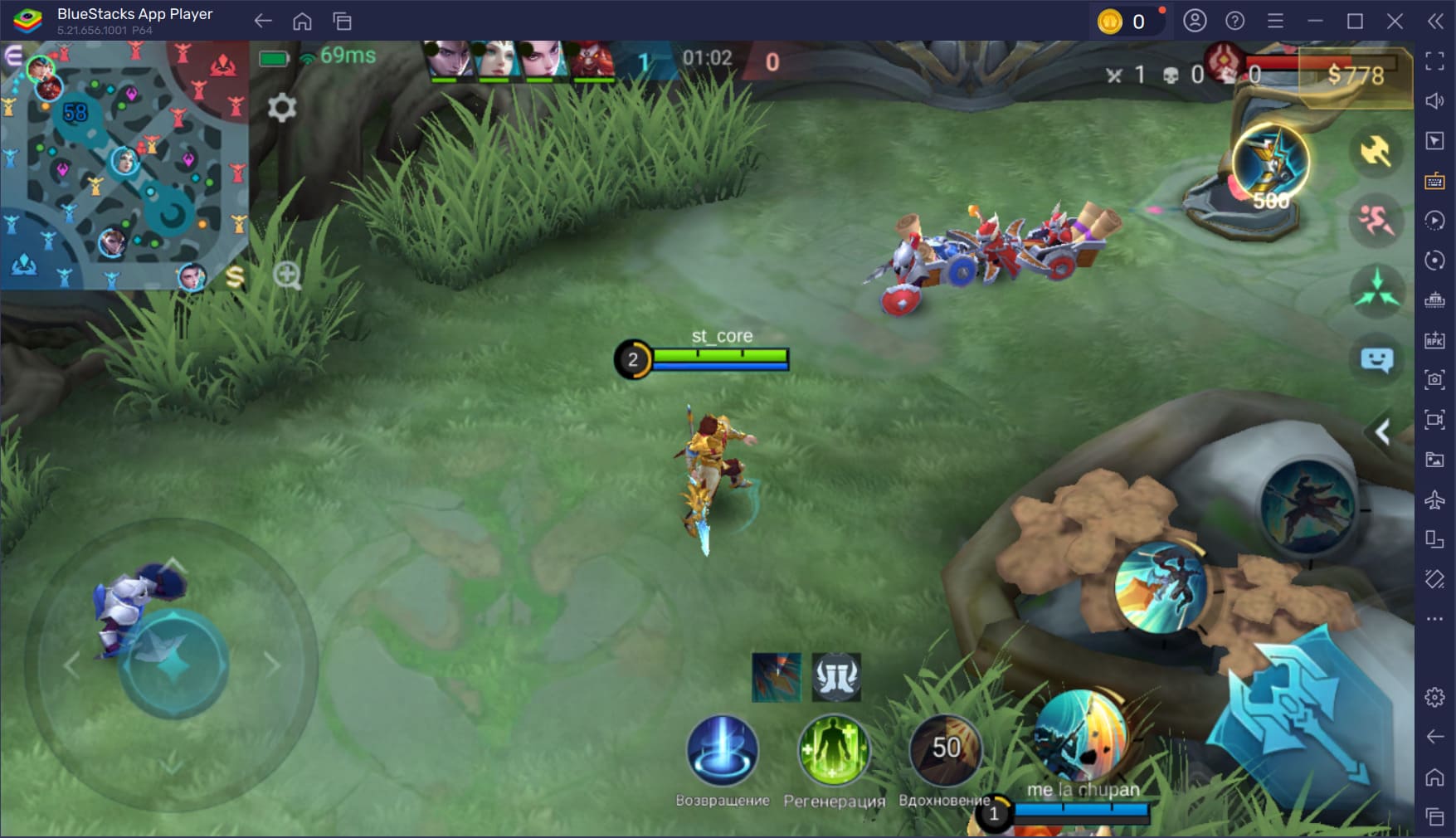Open the gold dollar shop icon
1456x838 pixels.
click(x=236, y=277)
